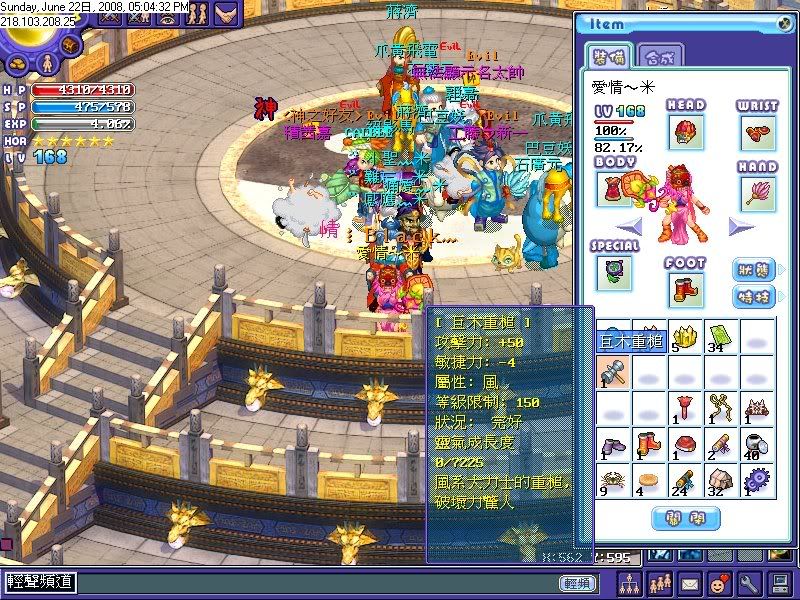Image resolution: width=800 pixels, height=600 pixels.
Task: Rotate character preview with right arrow
Action: click(741, 226)
